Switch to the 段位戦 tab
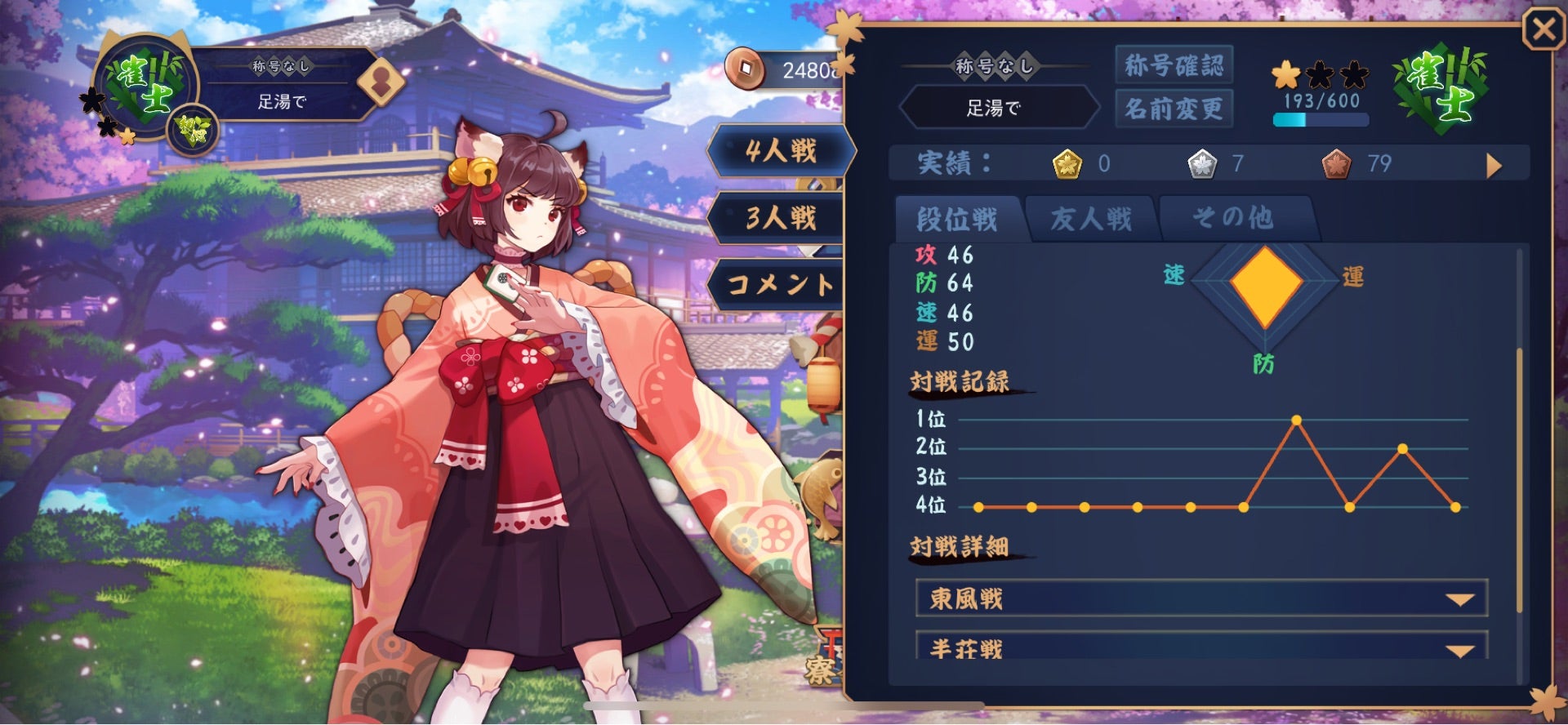This screenshot has width=1568, height=725. click(x=957, y=219)
